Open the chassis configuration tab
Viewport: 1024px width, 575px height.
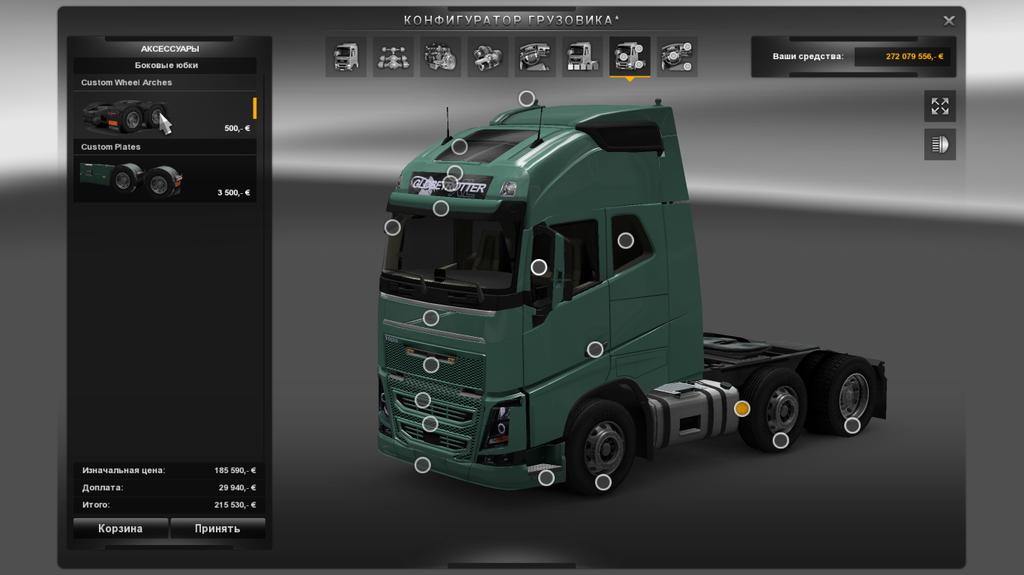coord(393,57)
